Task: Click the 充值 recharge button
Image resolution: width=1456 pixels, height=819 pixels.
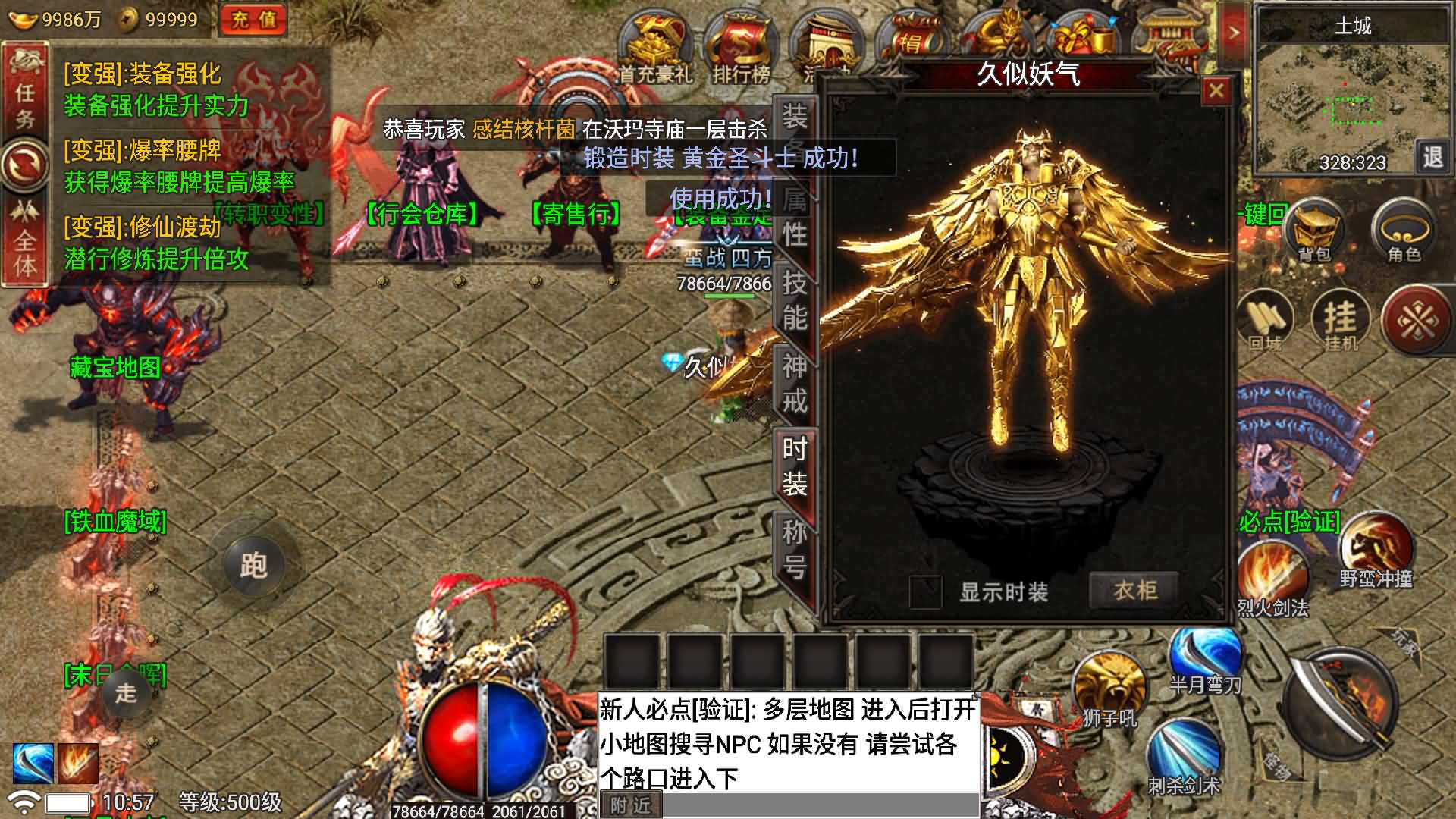Action: (255, 18)
